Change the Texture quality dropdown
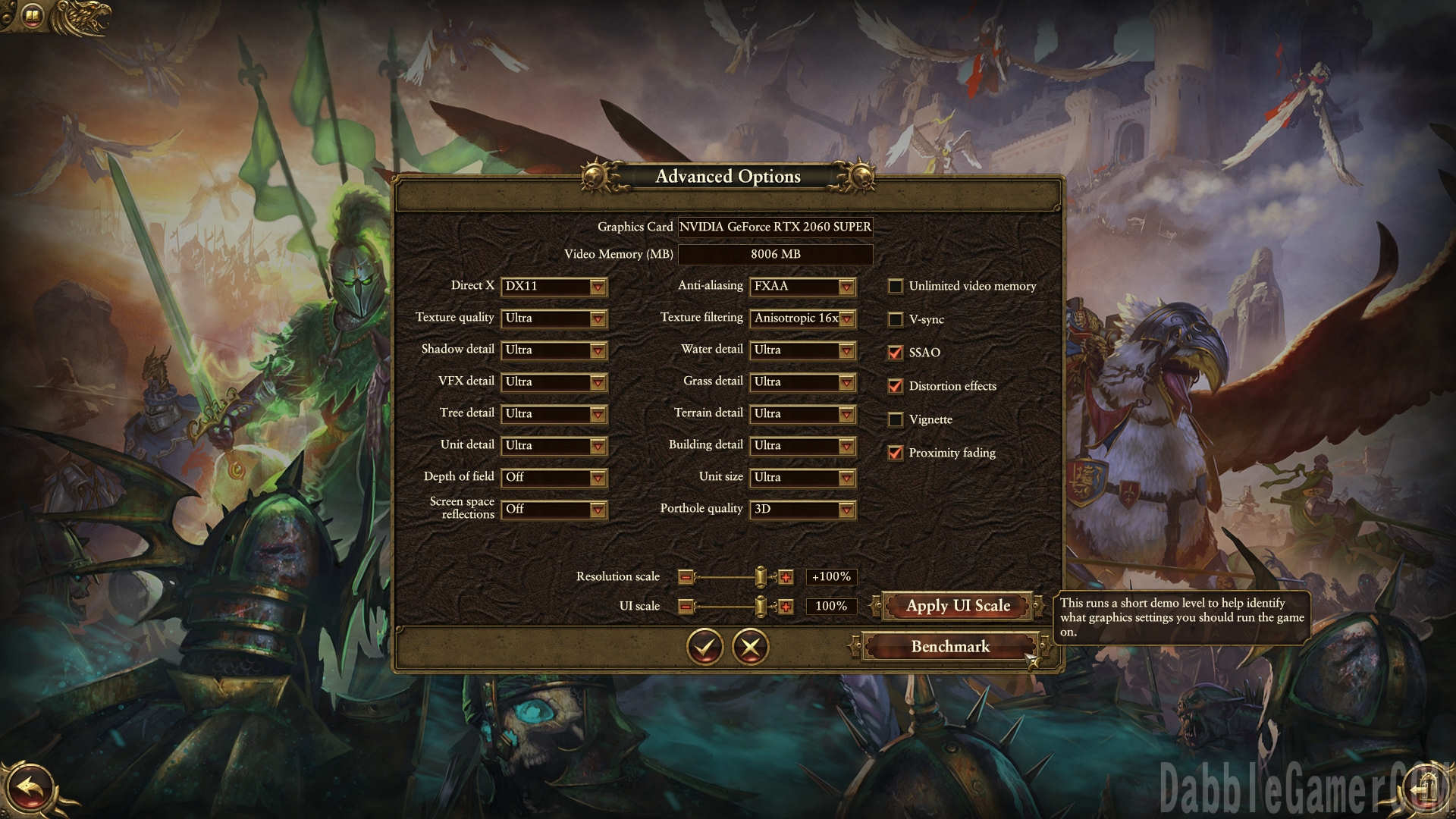 pyautogui.click(x=554, y=318)
